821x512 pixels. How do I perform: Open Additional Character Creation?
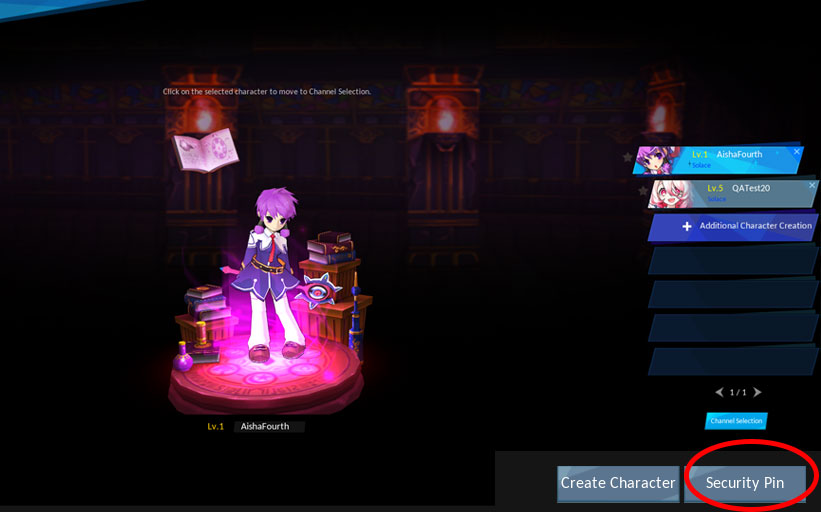click(x=747, y=226)
